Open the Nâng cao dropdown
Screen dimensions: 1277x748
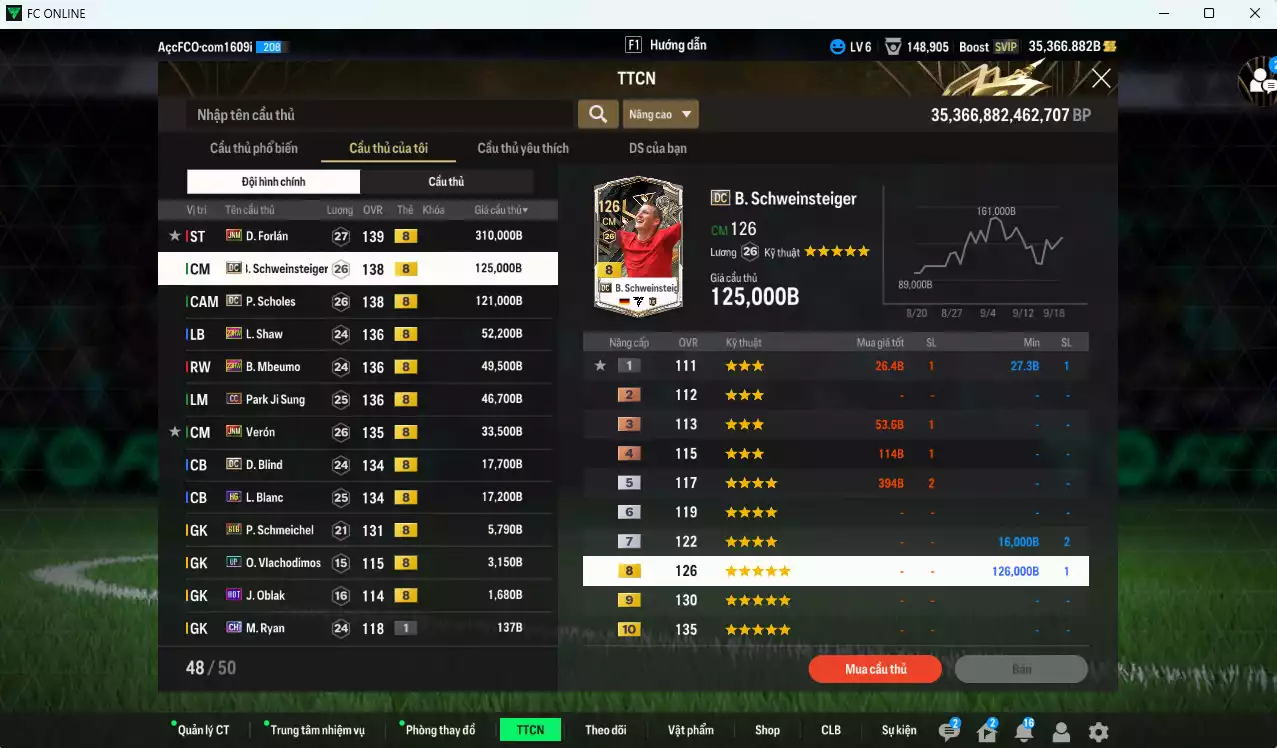(660, 114)
